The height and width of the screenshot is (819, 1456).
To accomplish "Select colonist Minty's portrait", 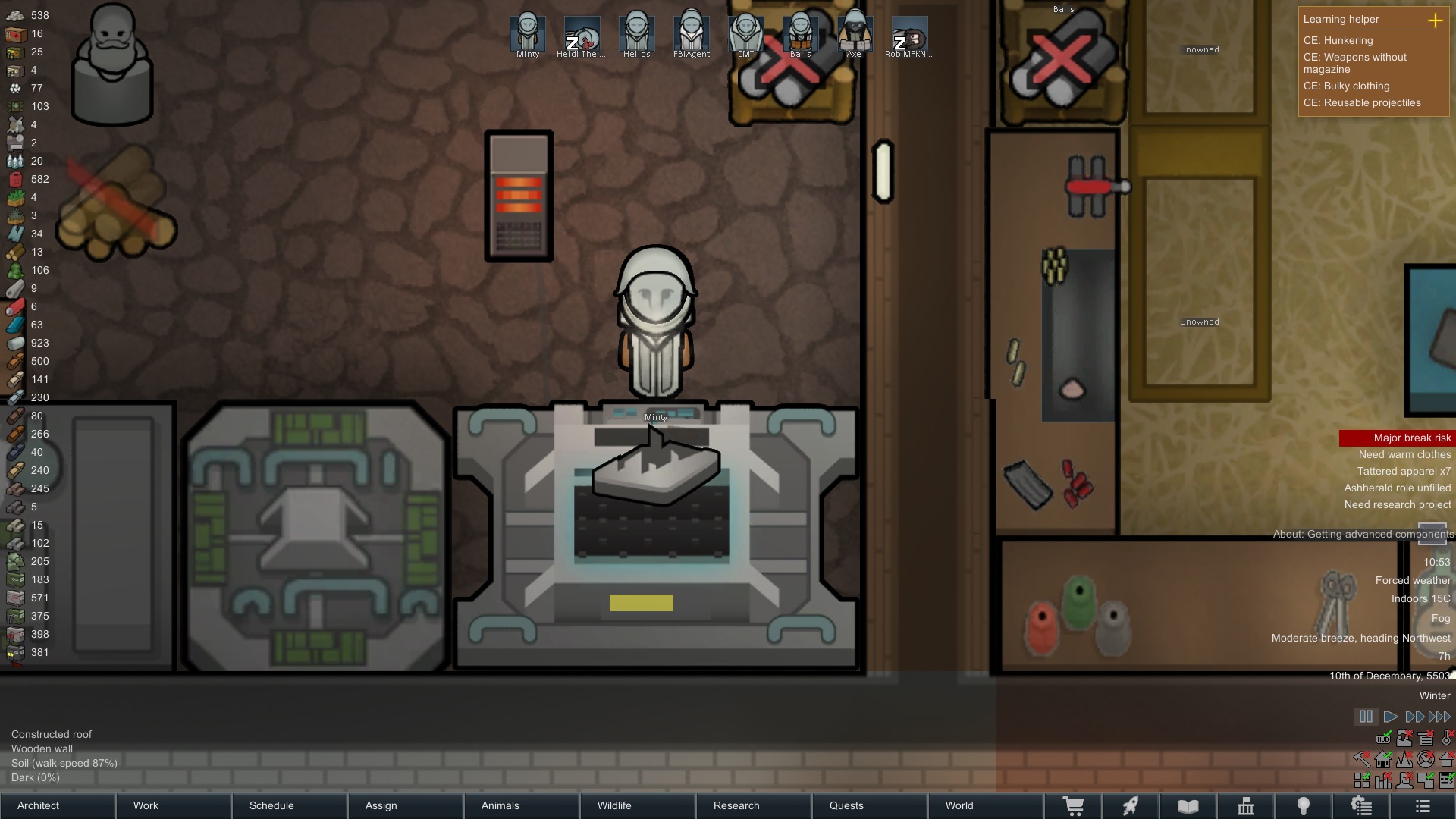I will pos(527,33).
